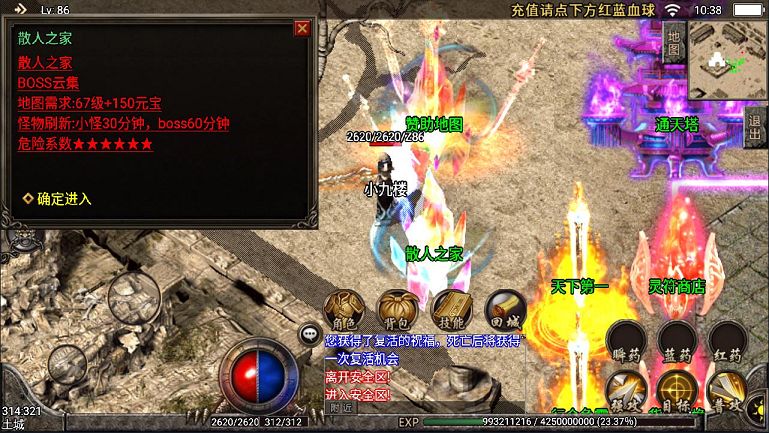Viewport: 769px width, 433px height.
Task: Trigger the 普攻 basic attack
Action: pos(726,392)
